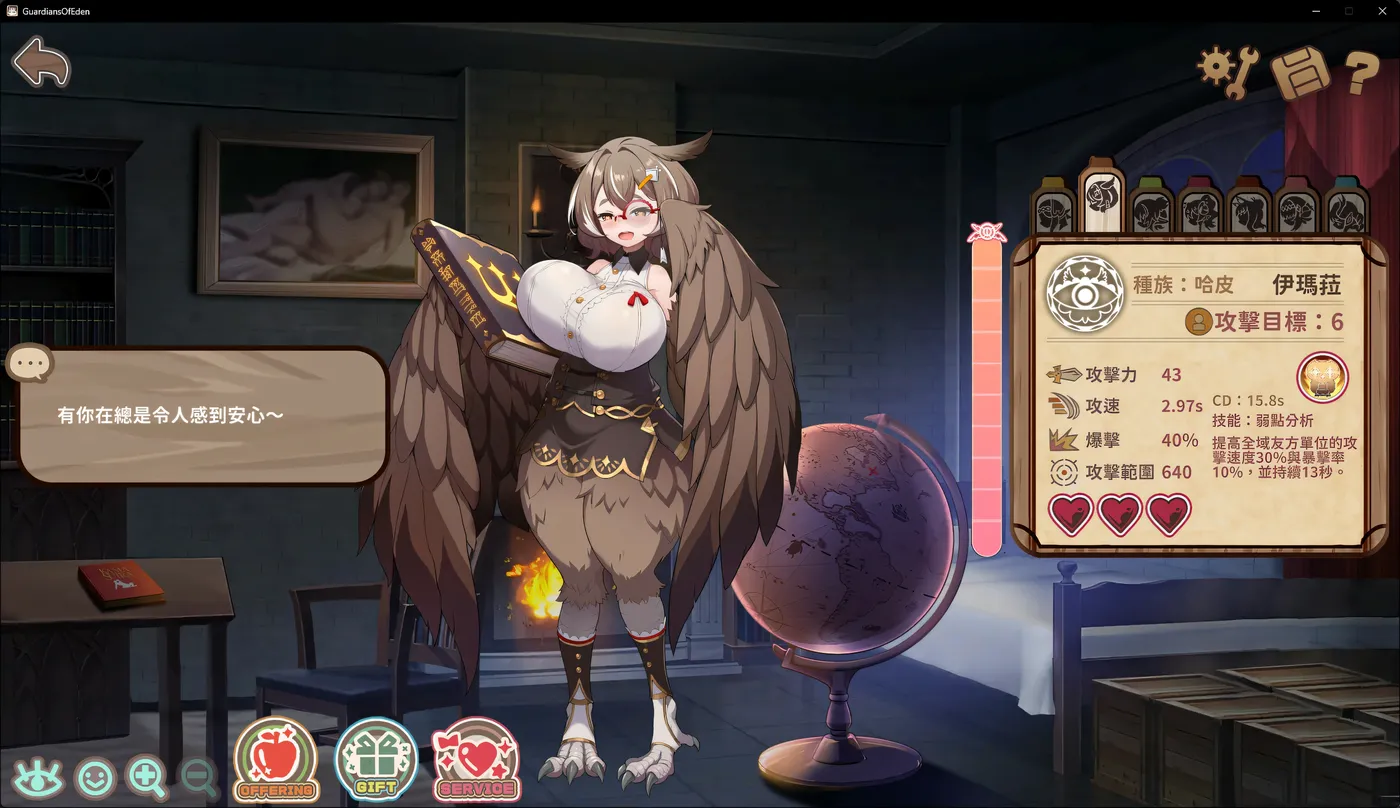Select the zoom-out magnifier icon
The image size is (1400, 808).
(196, 775)
